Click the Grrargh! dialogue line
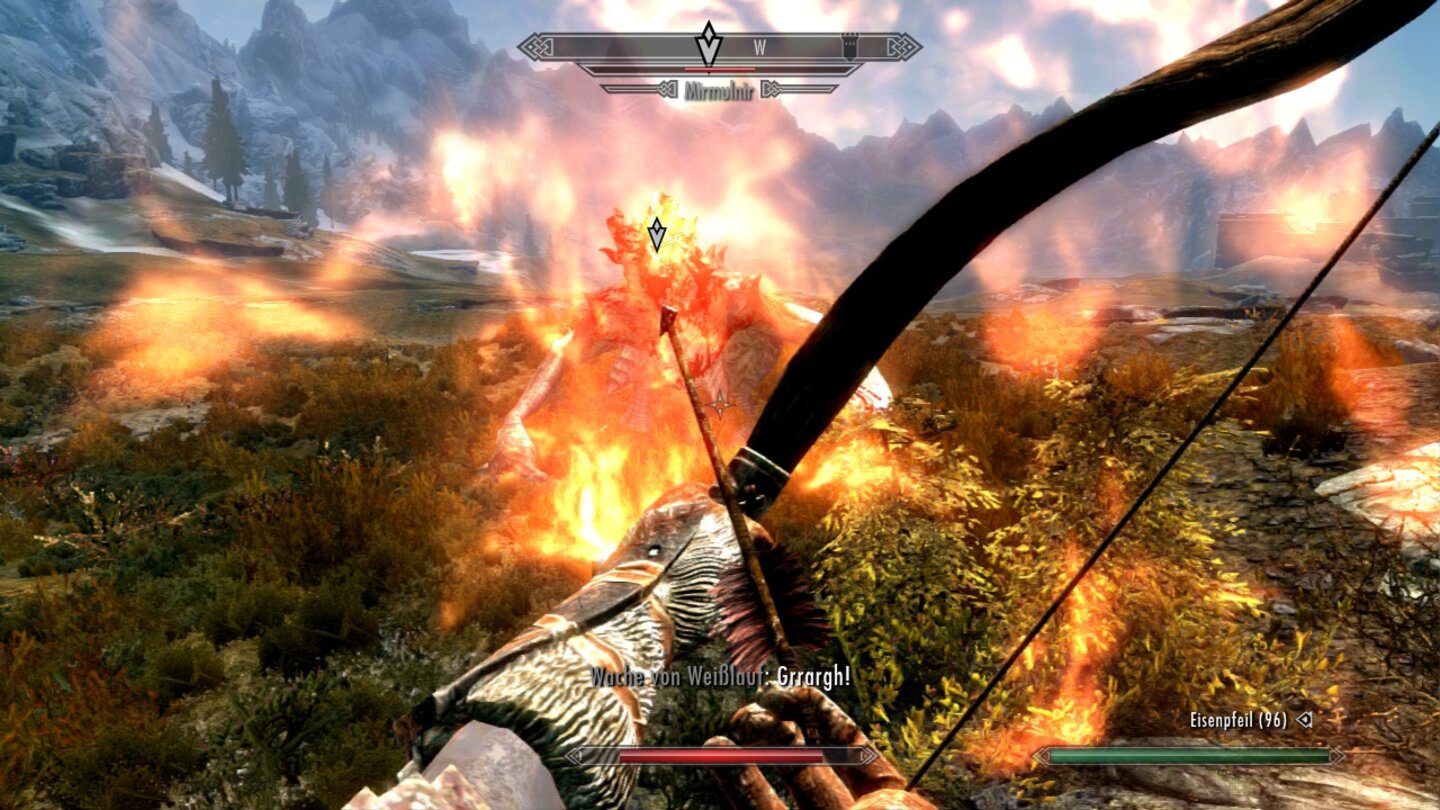Image resolution: width=1440 pixels, height=810 pixels. click(812, 676)
